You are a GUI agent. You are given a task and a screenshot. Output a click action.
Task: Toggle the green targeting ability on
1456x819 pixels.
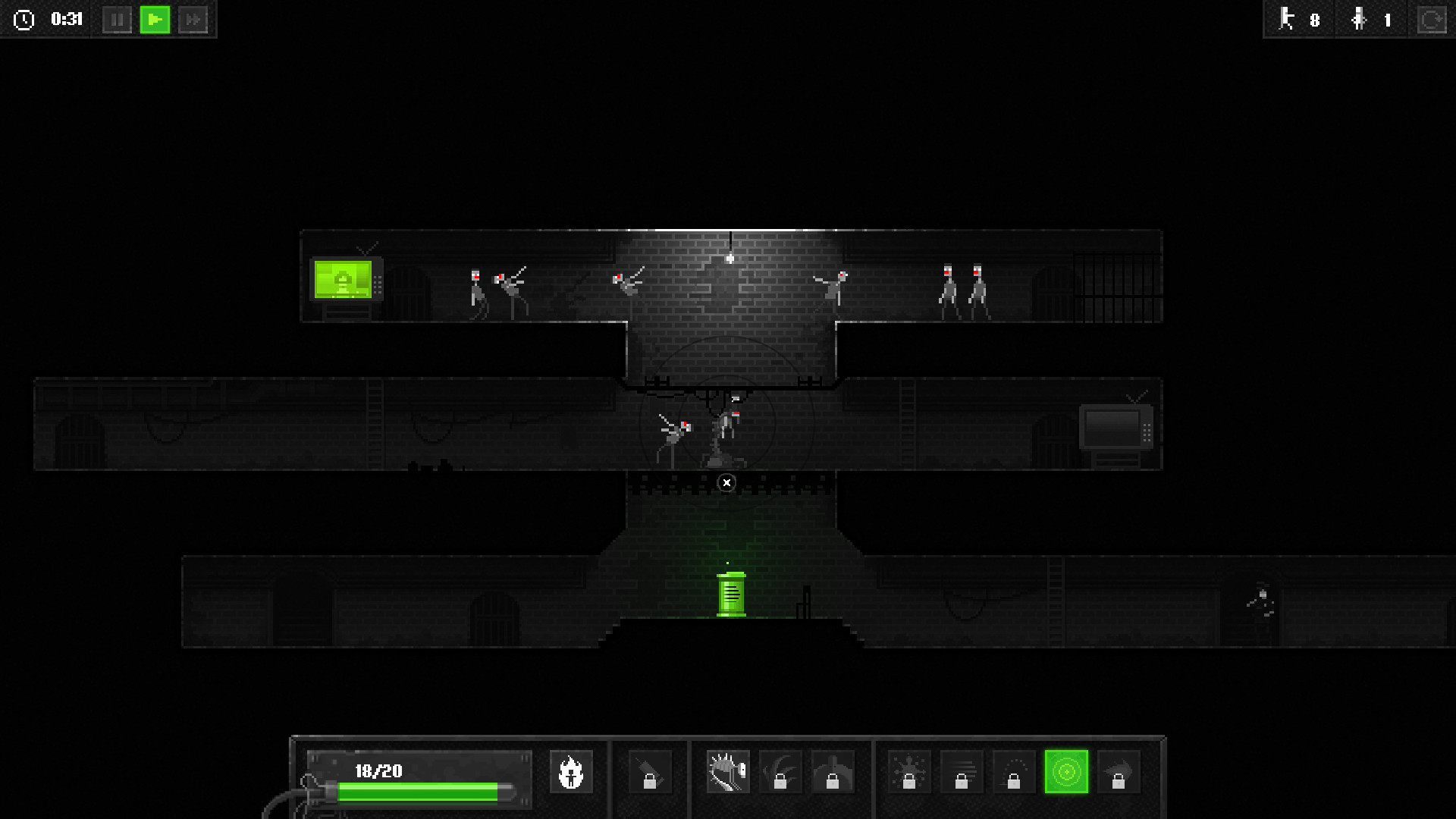1065,772
